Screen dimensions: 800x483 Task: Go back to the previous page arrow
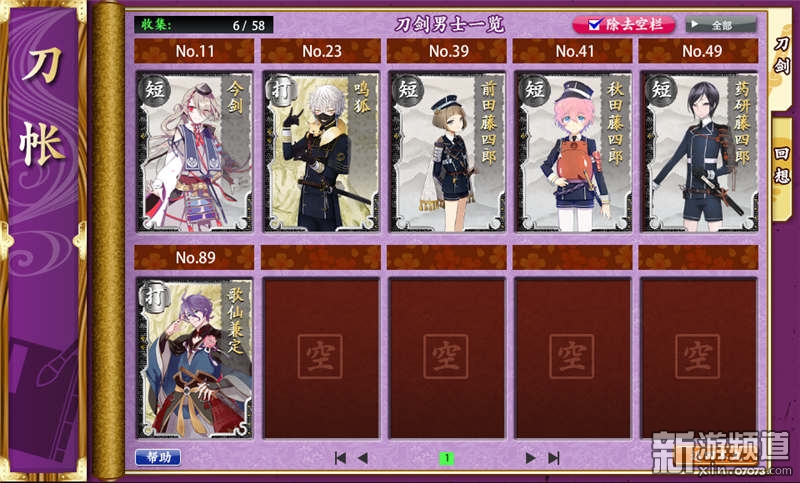[362, 458]
